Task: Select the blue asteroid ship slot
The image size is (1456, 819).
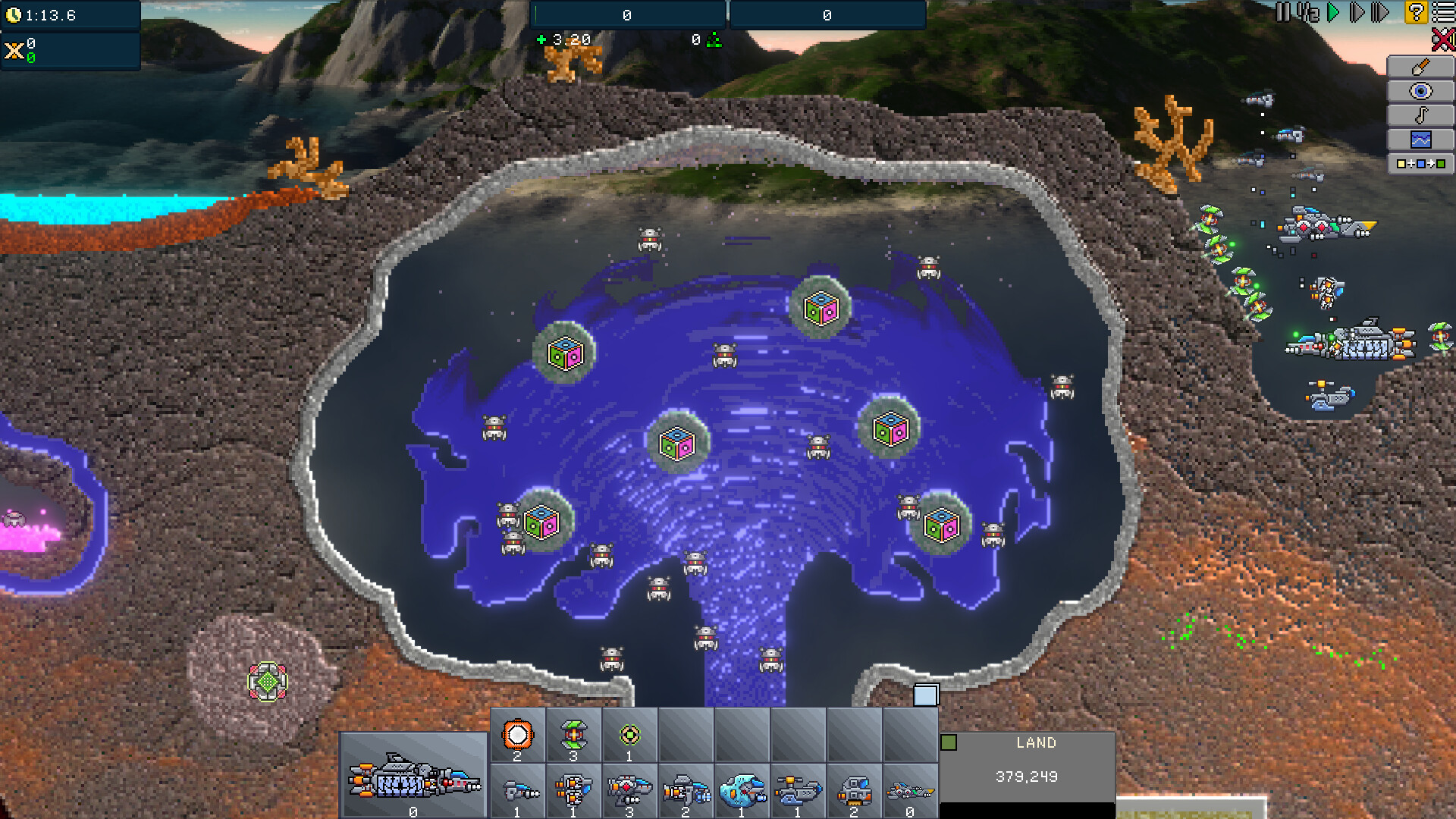Action: click(x=742, y=792)
